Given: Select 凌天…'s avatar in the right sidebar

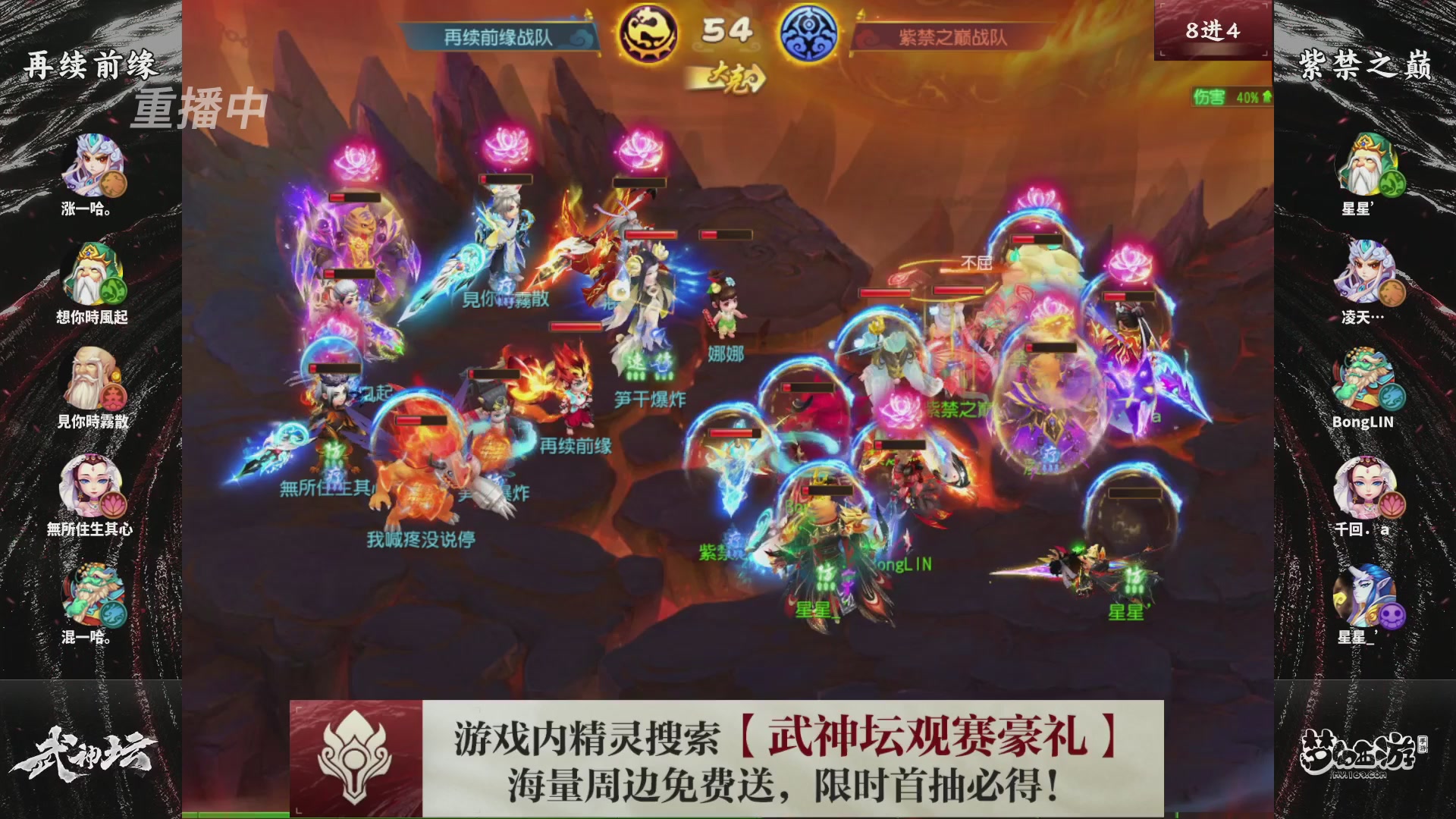Looking at the screenshot, I should click(x=1365, y=273).
